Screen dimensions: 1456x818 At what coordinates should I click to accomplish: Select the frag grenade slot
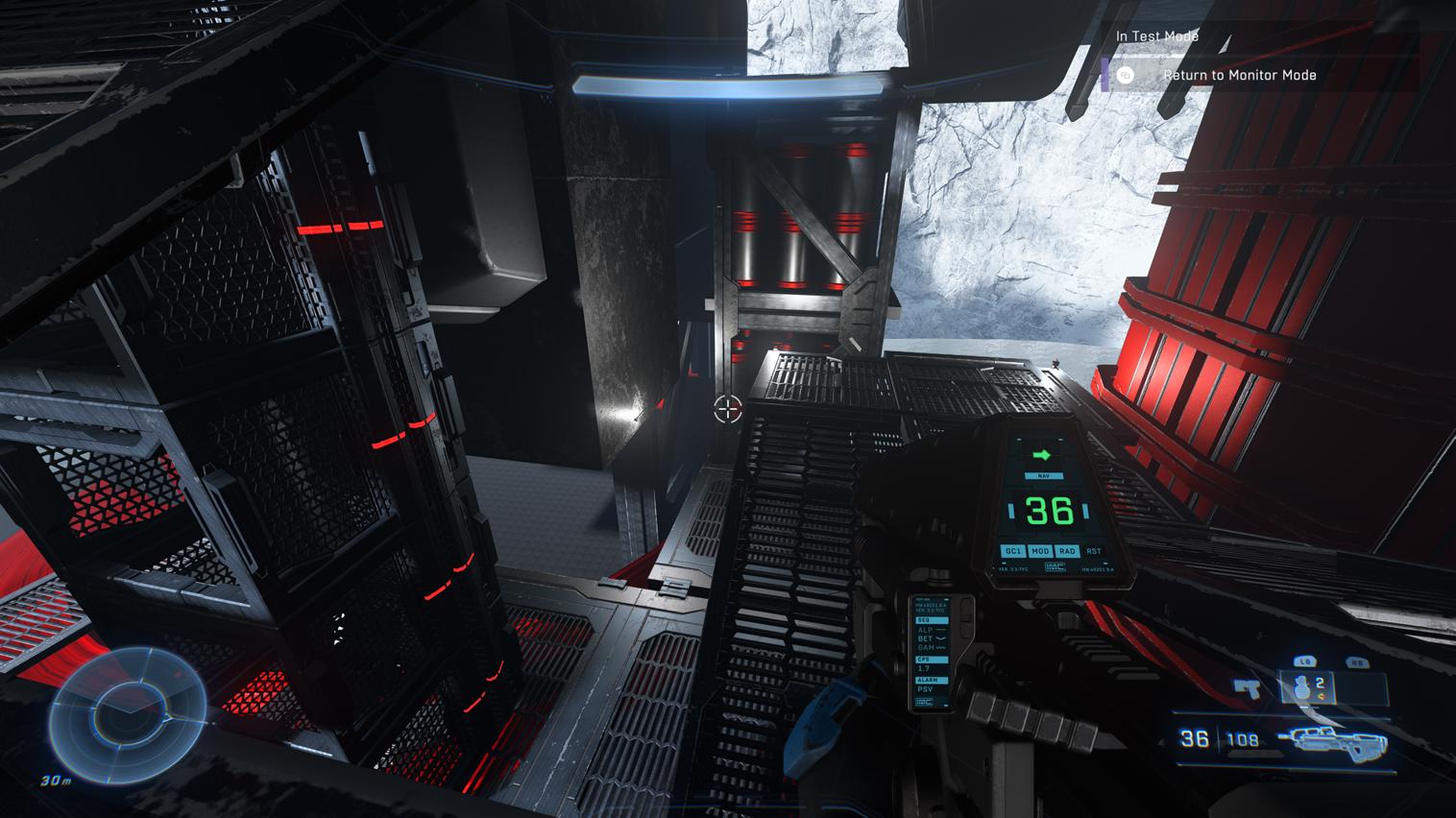1307,687
